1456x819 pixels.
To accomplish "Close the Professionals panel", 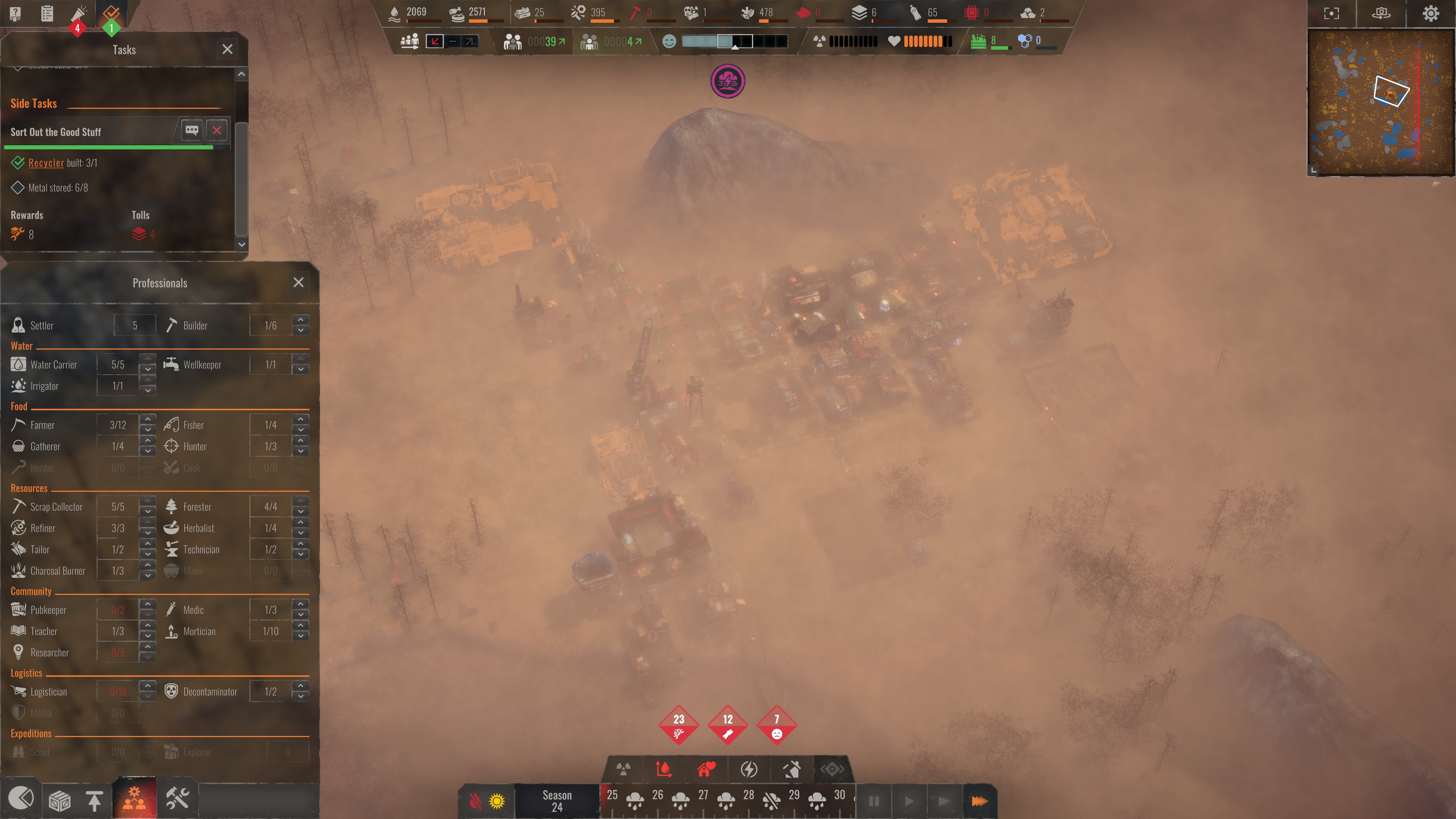I will click(298, 282).
